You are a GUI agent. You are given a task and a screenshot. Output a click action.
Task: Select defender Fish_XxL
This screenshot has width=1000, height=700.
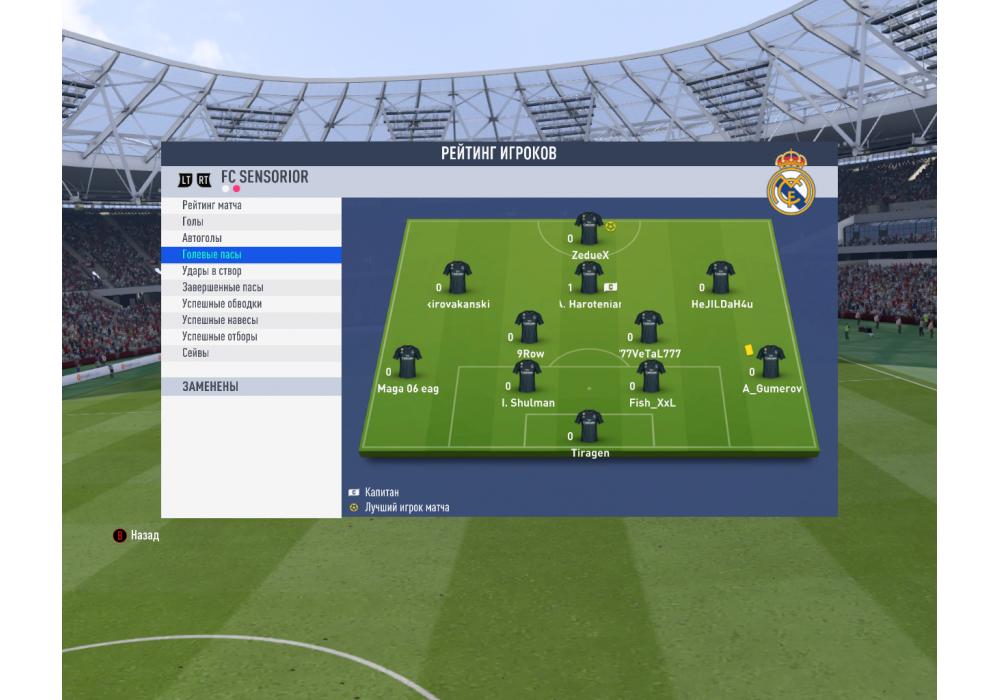click(651, 376)
